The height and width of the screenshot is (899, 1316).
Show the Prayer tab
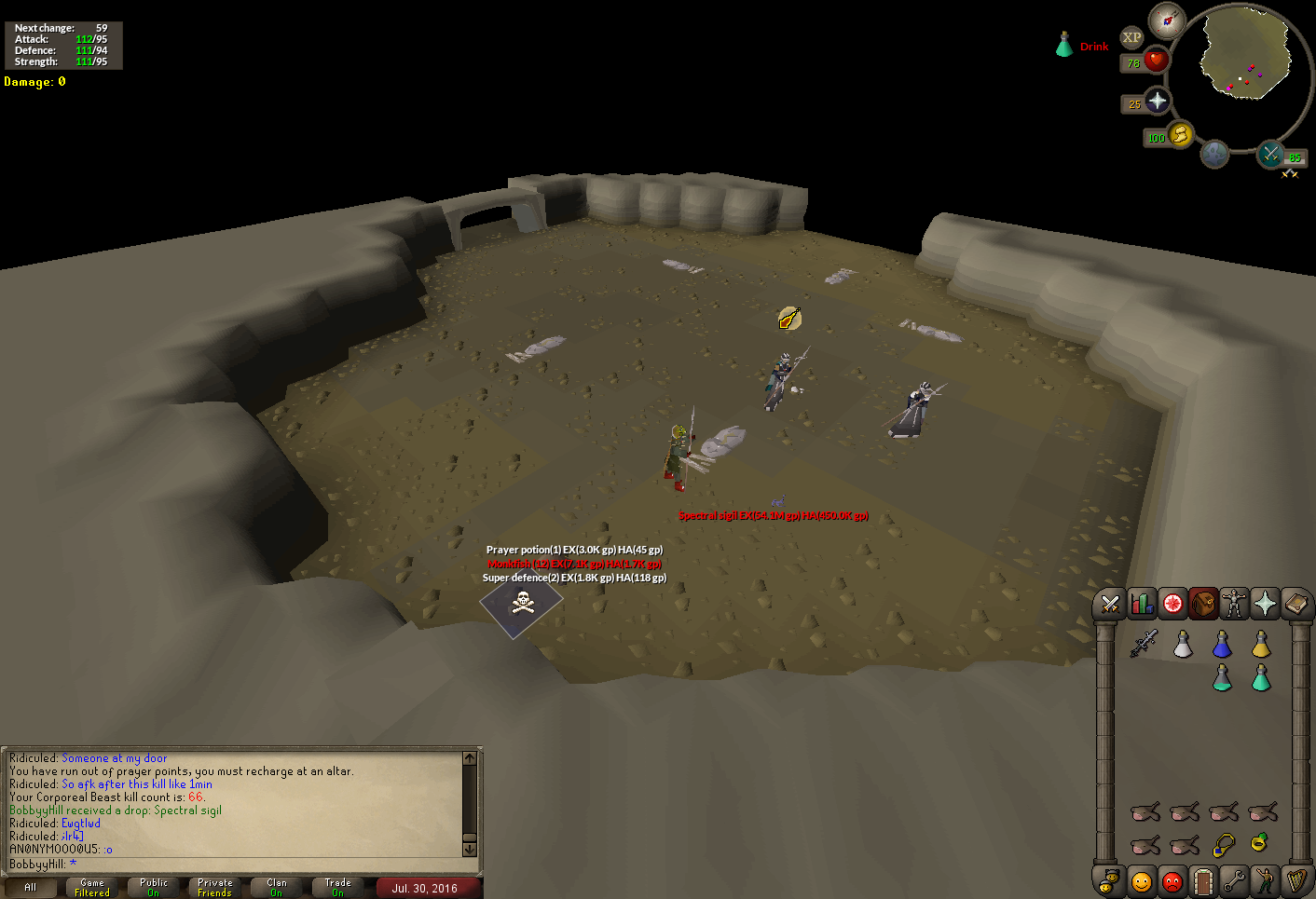[x=1265, y=605]
